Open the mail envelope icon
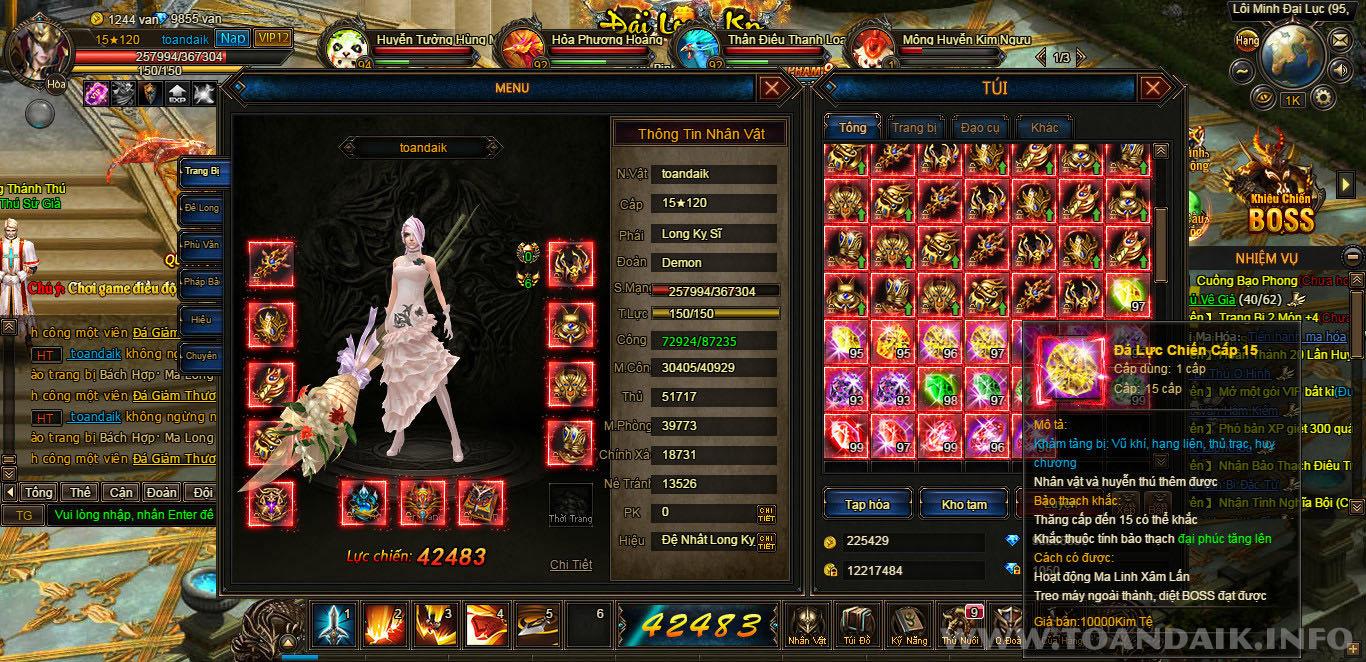The width and height of the screenshot is (1366, 662). [1340, 40]
